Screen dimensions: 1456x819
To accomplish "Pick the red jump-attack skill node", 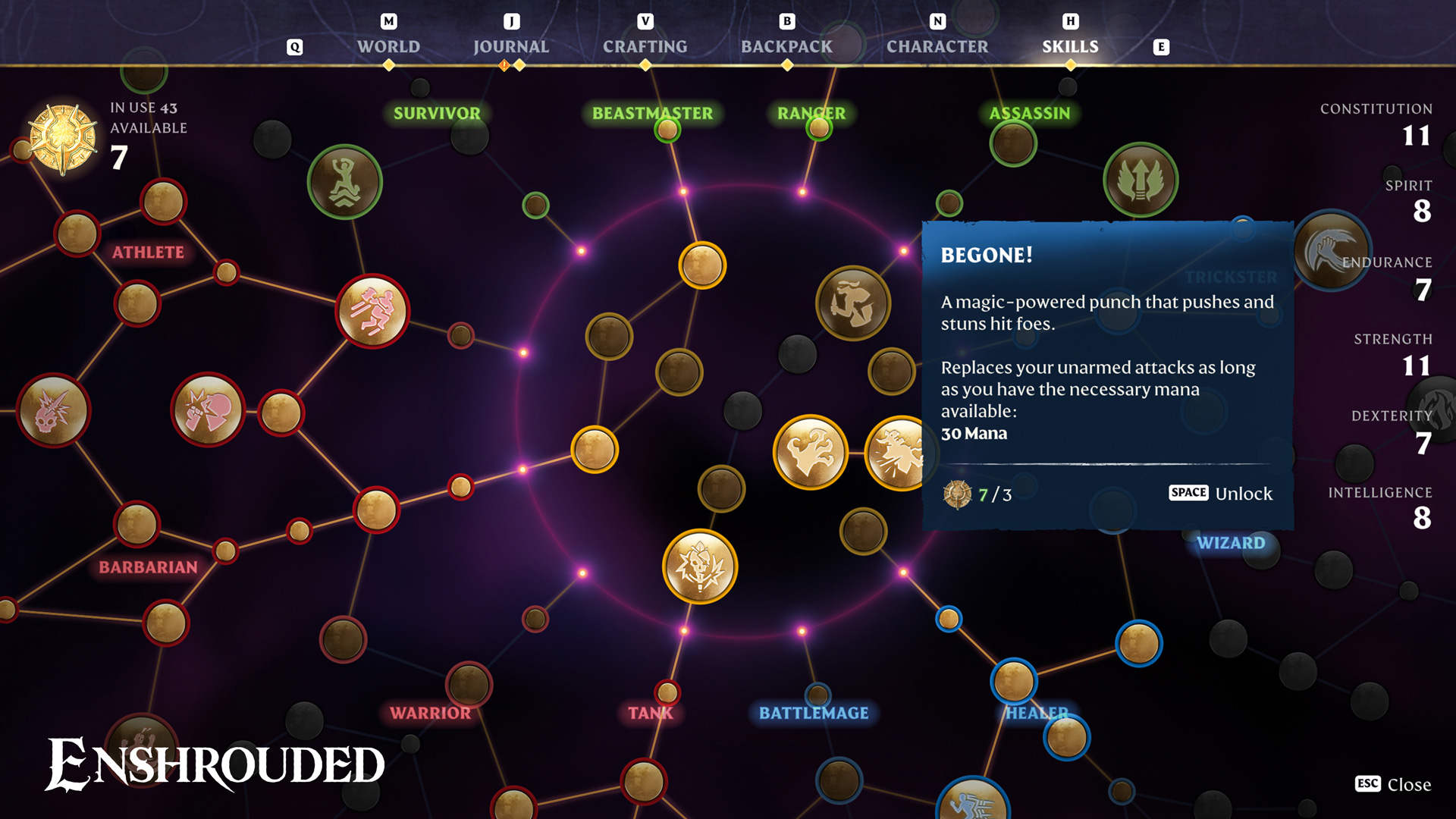I will 372,311.
